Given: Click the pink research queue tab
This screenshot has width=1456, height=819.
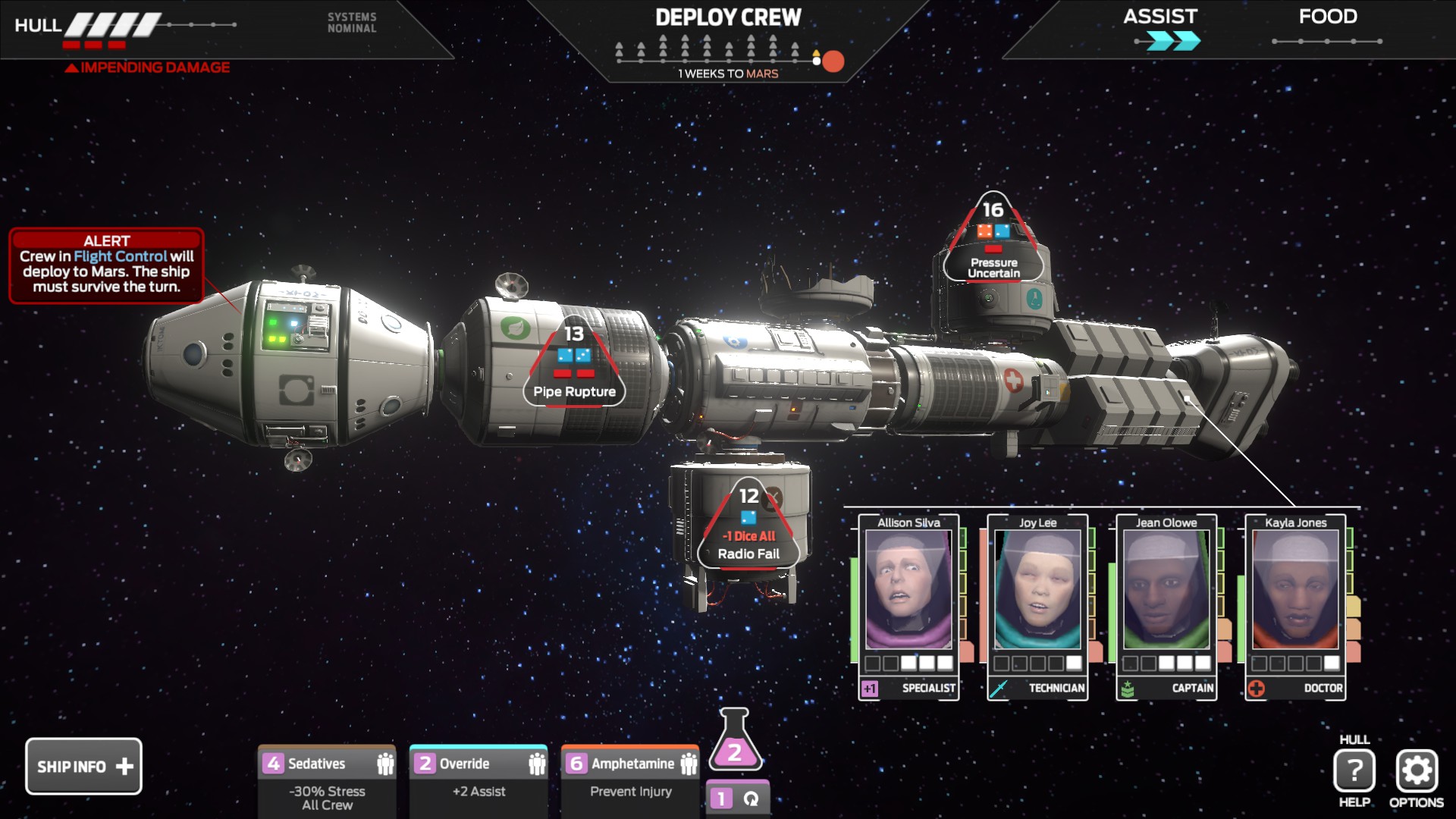Looking at the screenshot, I should click(737, 799).
